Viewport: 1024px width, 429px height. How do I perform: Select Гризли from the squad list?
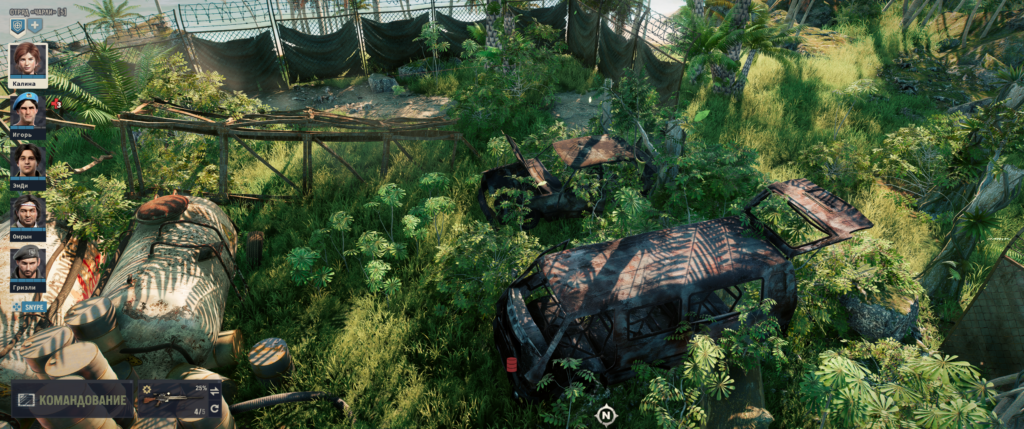28,263
